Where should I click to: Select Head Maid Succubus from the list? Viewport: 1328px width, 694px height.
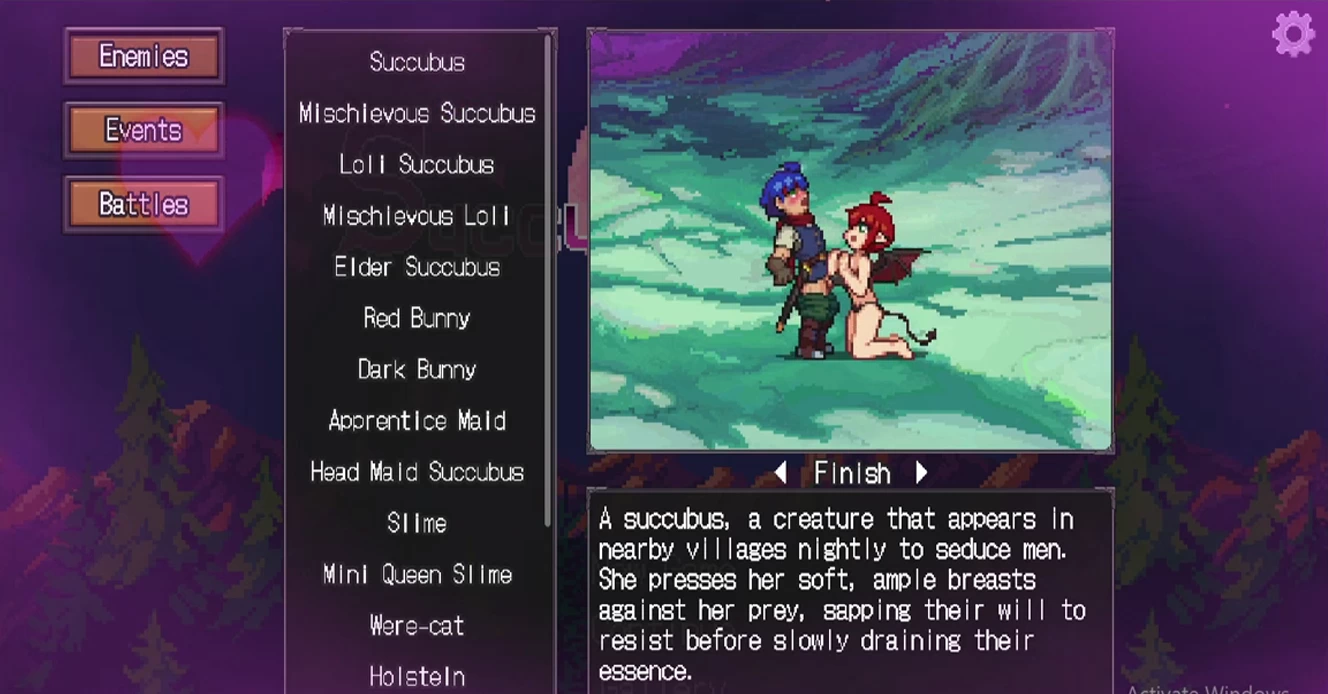point(417,472)
